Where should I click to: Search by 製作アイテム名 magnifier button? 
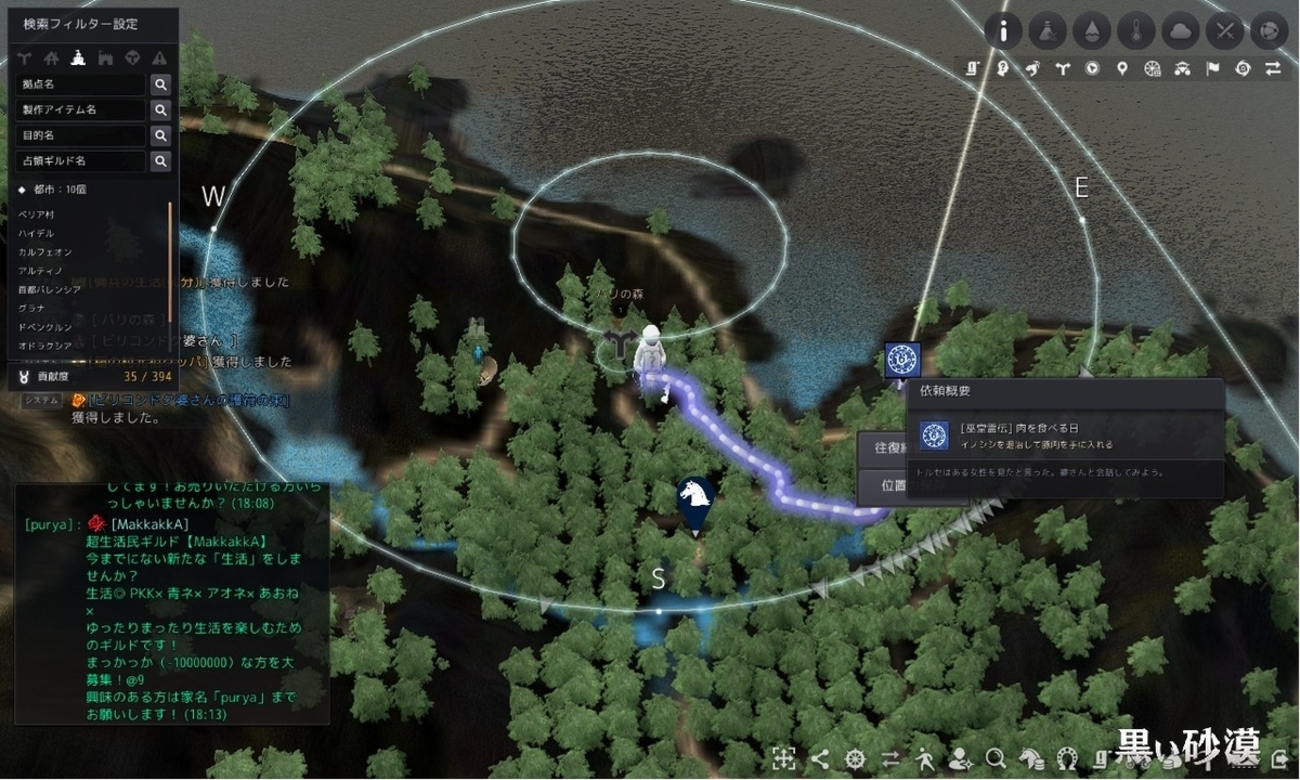click(x=160, y=110)
